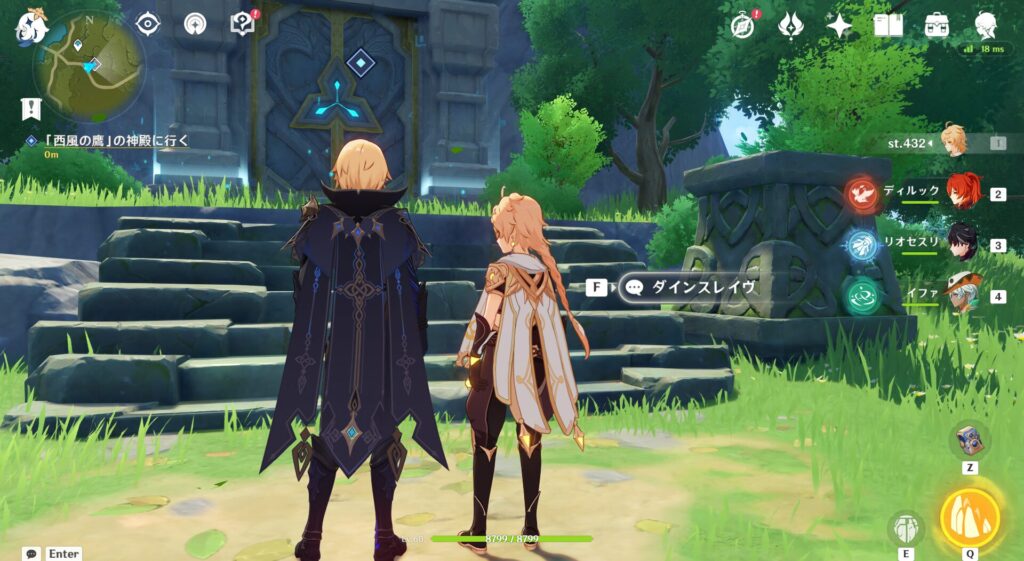Screen dimensions: 1024x561
Task: Switch to party member ディルック
Action: [x=960, y=193]
